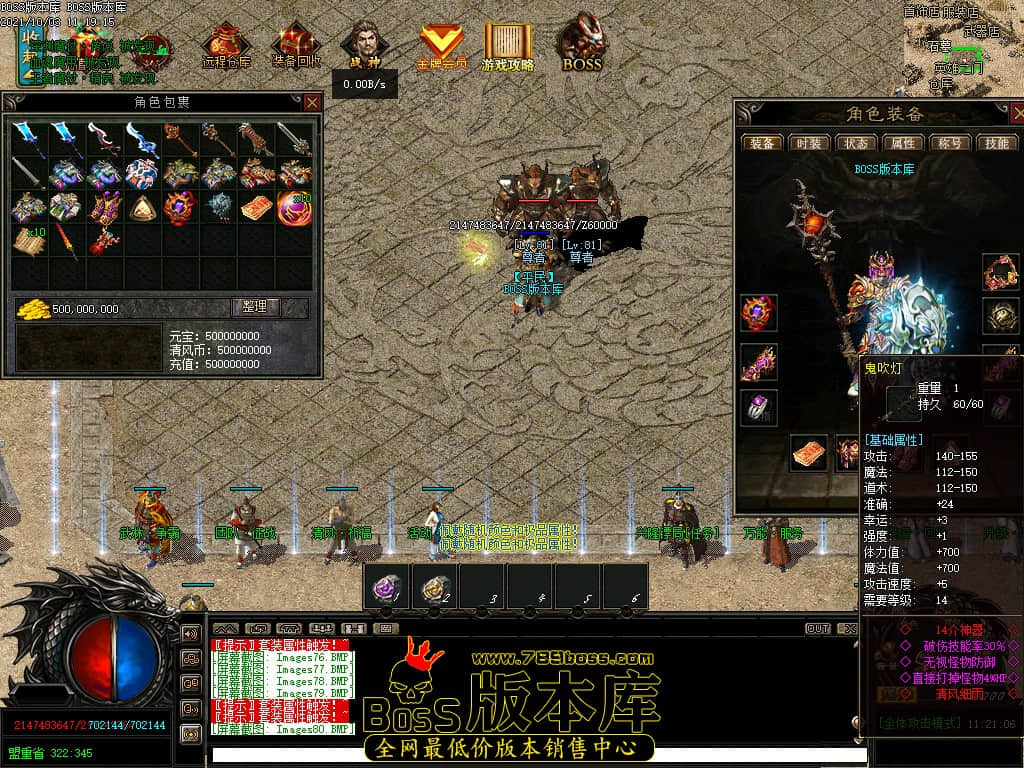
Task: Open the 远程仓库 remote warehouse
Action: 226,46
